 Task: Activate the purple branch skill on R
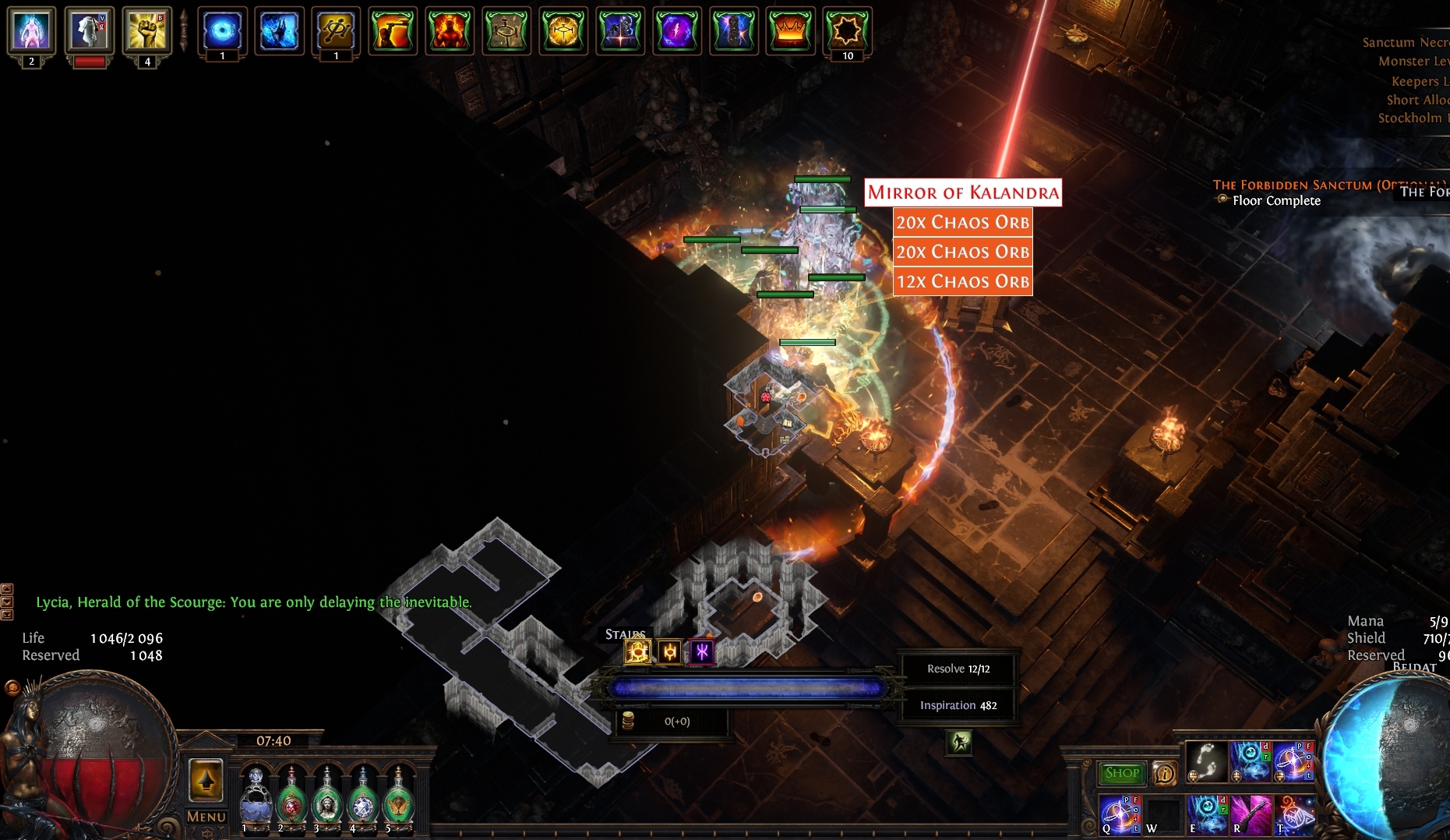[1251, 815]
